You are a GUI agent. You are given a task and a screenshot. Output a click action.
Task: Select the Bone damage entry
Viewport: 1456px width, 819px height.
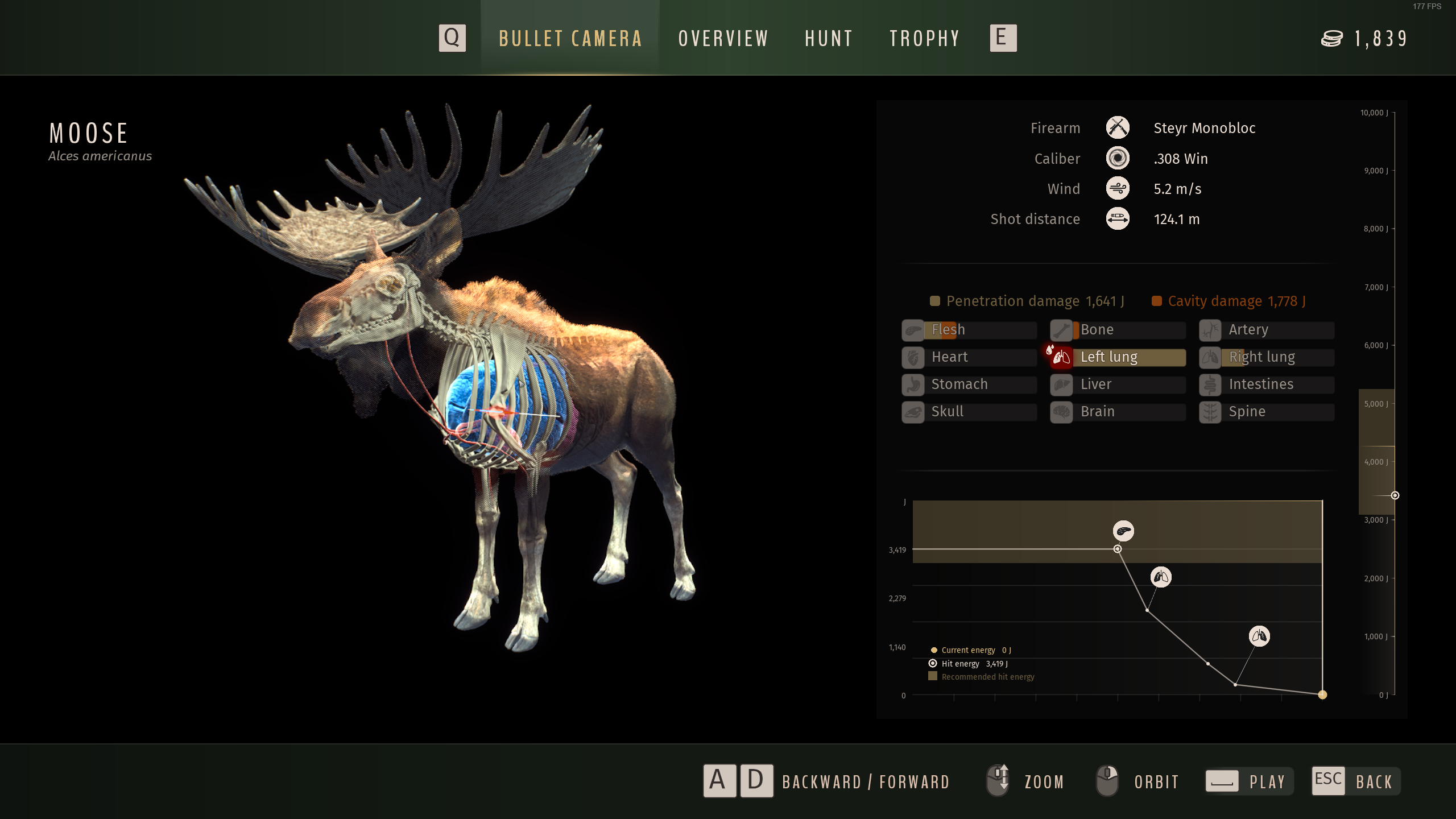pos(1118,330)
